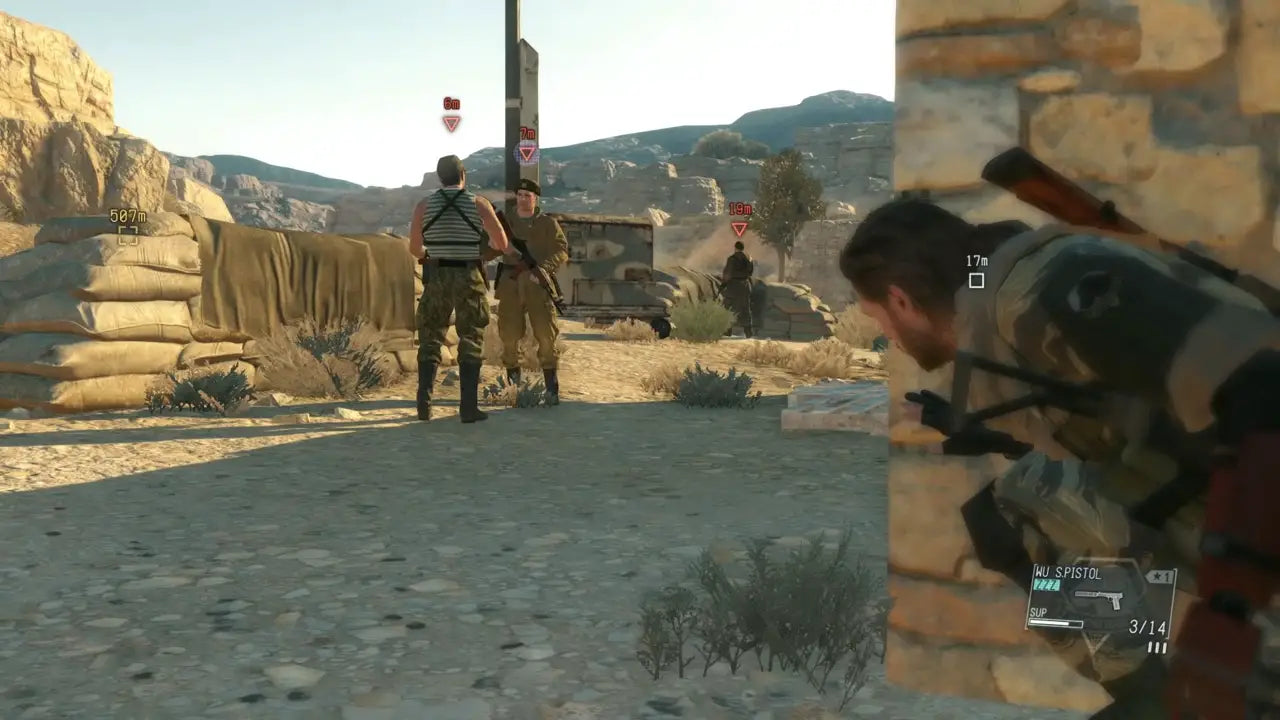Click the 19m enemy alert triangle marker
Image resolution: width=1280 pixels, height=720 pixels.
coord(739,227)
